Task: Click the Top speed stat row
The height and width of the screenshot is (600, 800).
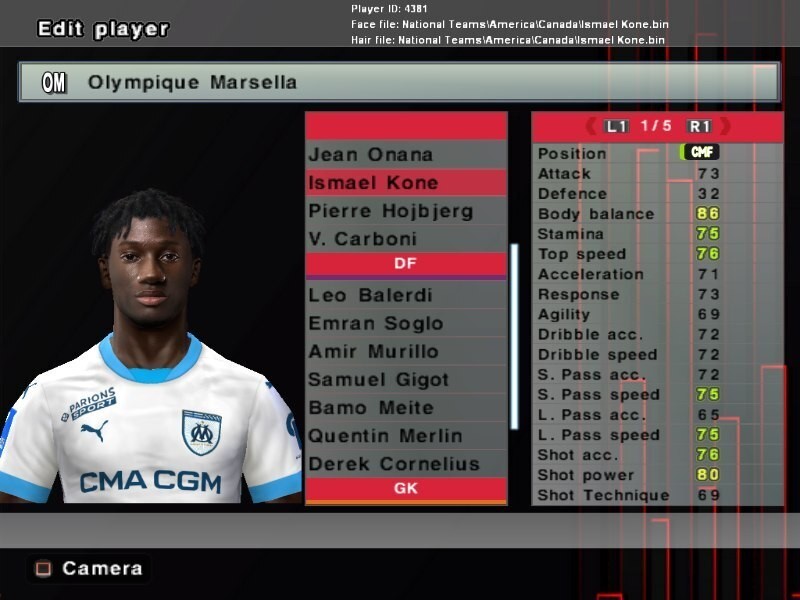Action: 656,254
